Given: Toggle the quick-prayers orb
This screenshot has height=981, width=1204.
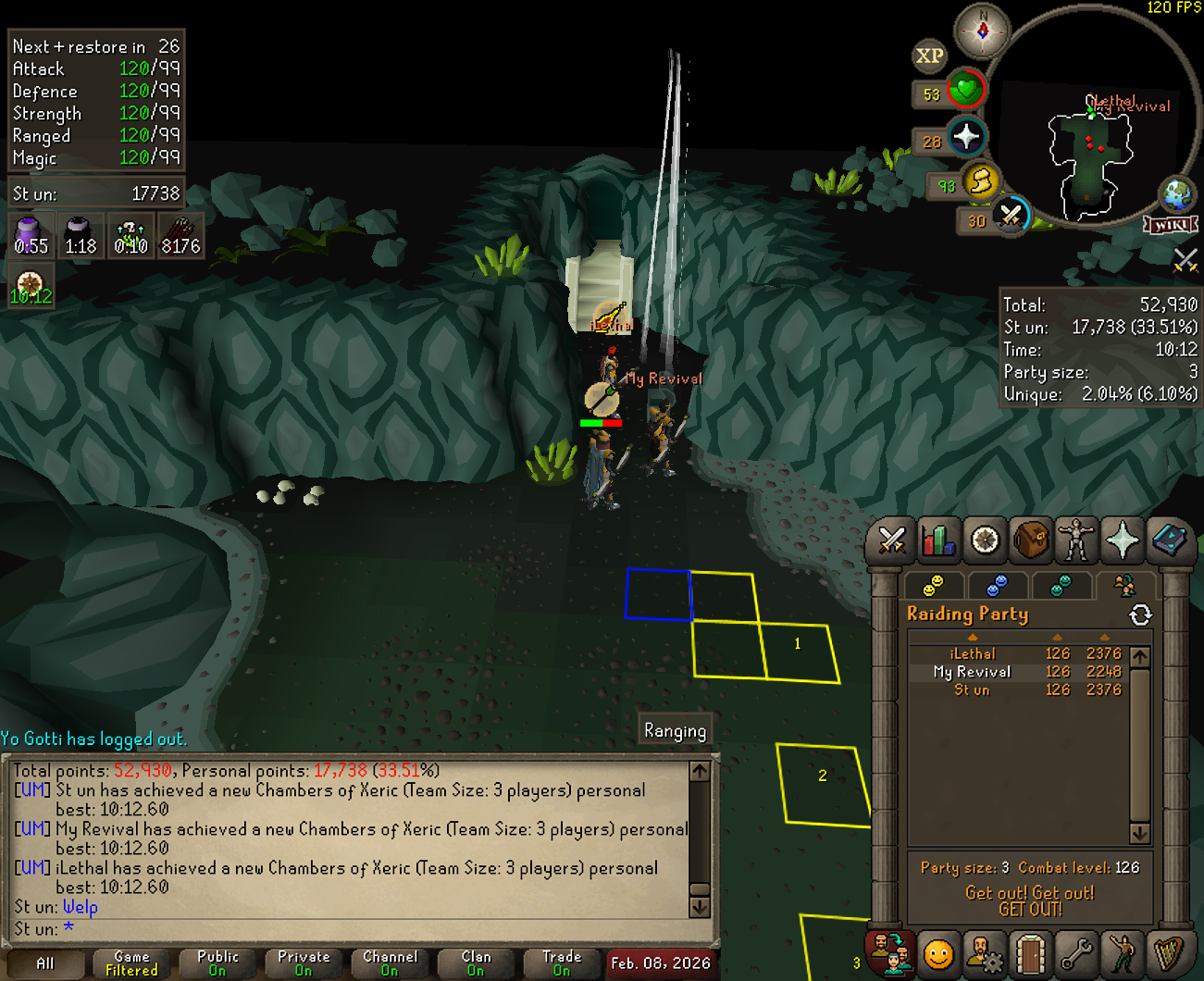Looking at the screenshot, I should pos(966,137).
